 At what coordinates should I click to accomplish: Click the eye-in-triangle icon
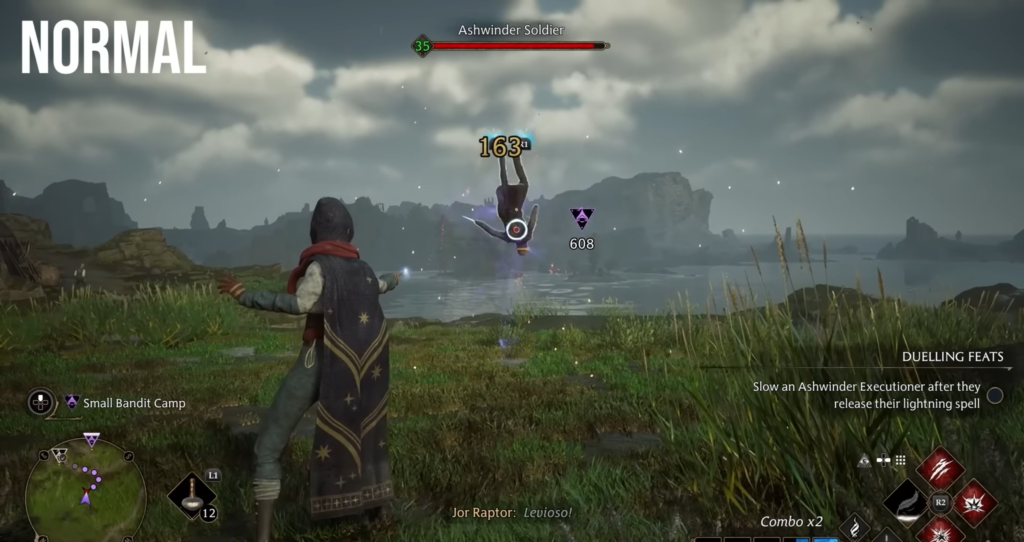coord(865,460)
